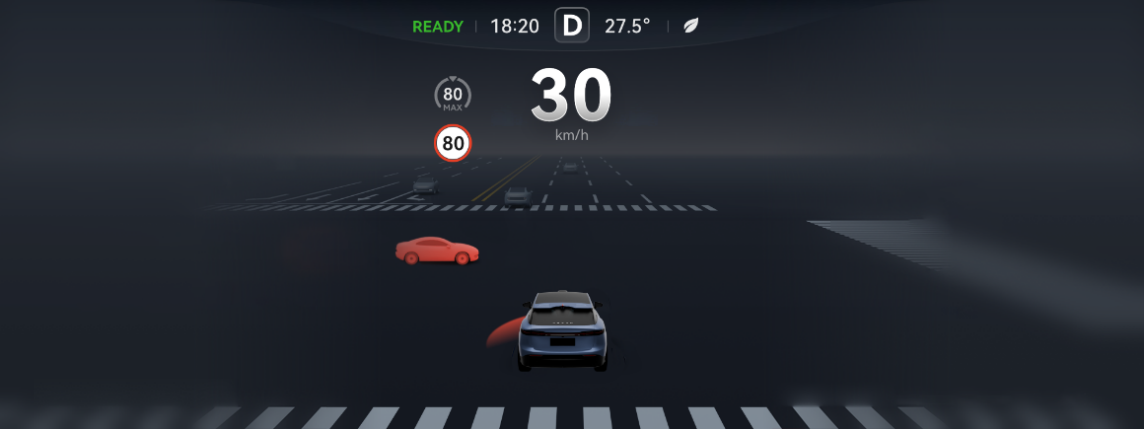Select the D gear indicator box
Image resolution: width=1144 pixels, height=429 pixels.
click(572, 26)
